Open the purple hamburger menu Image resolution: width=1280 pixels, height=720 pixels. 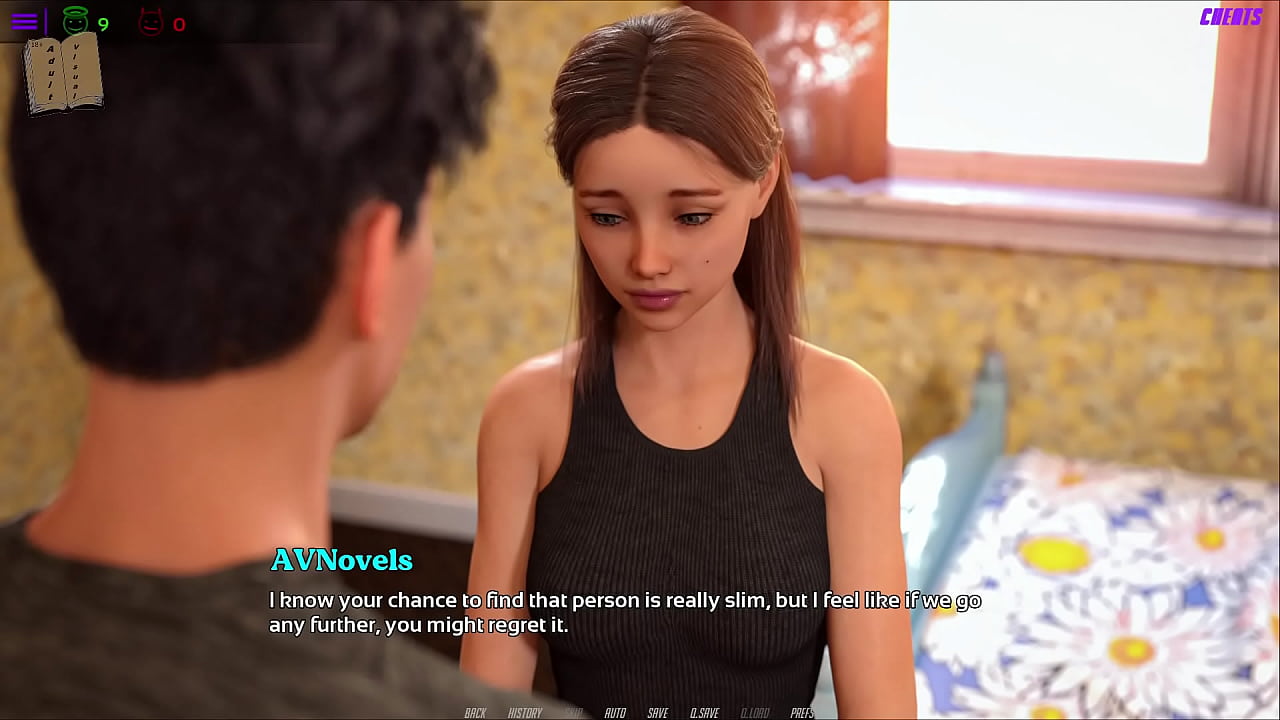pos(24,21)
